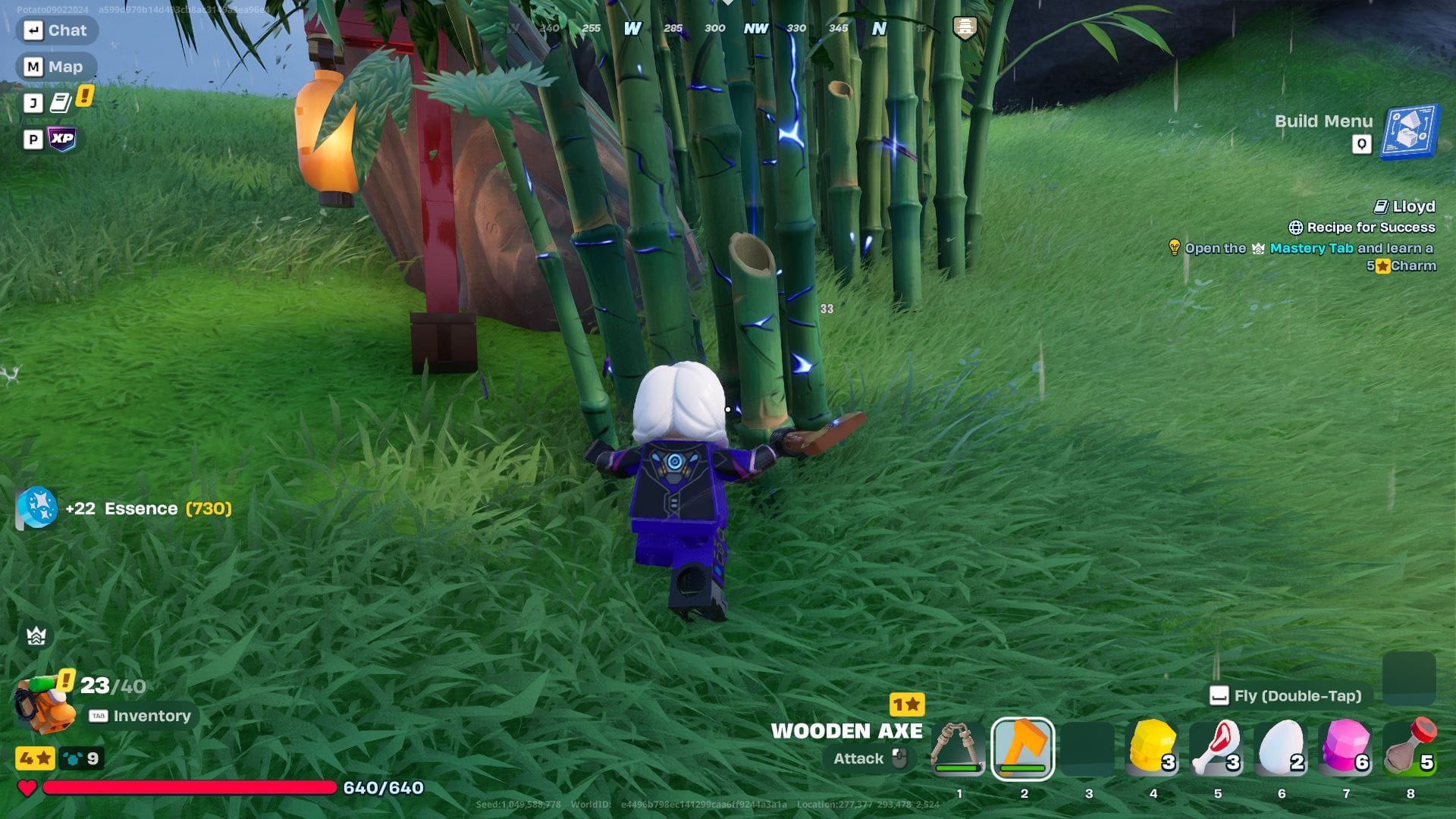Viewport: 1456px width, 819px height.
Task: Click the crown mastery icon on the left
Action: point(36,635)
